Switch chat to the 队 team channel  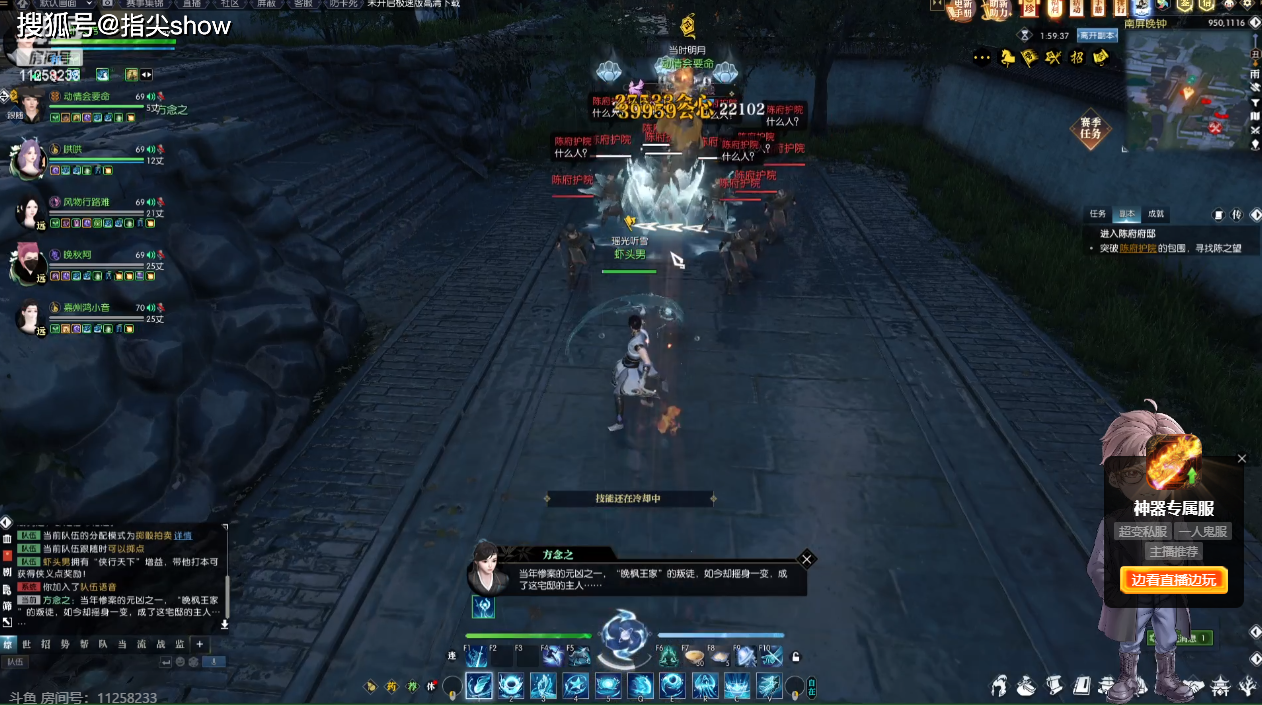pos(102,644)
